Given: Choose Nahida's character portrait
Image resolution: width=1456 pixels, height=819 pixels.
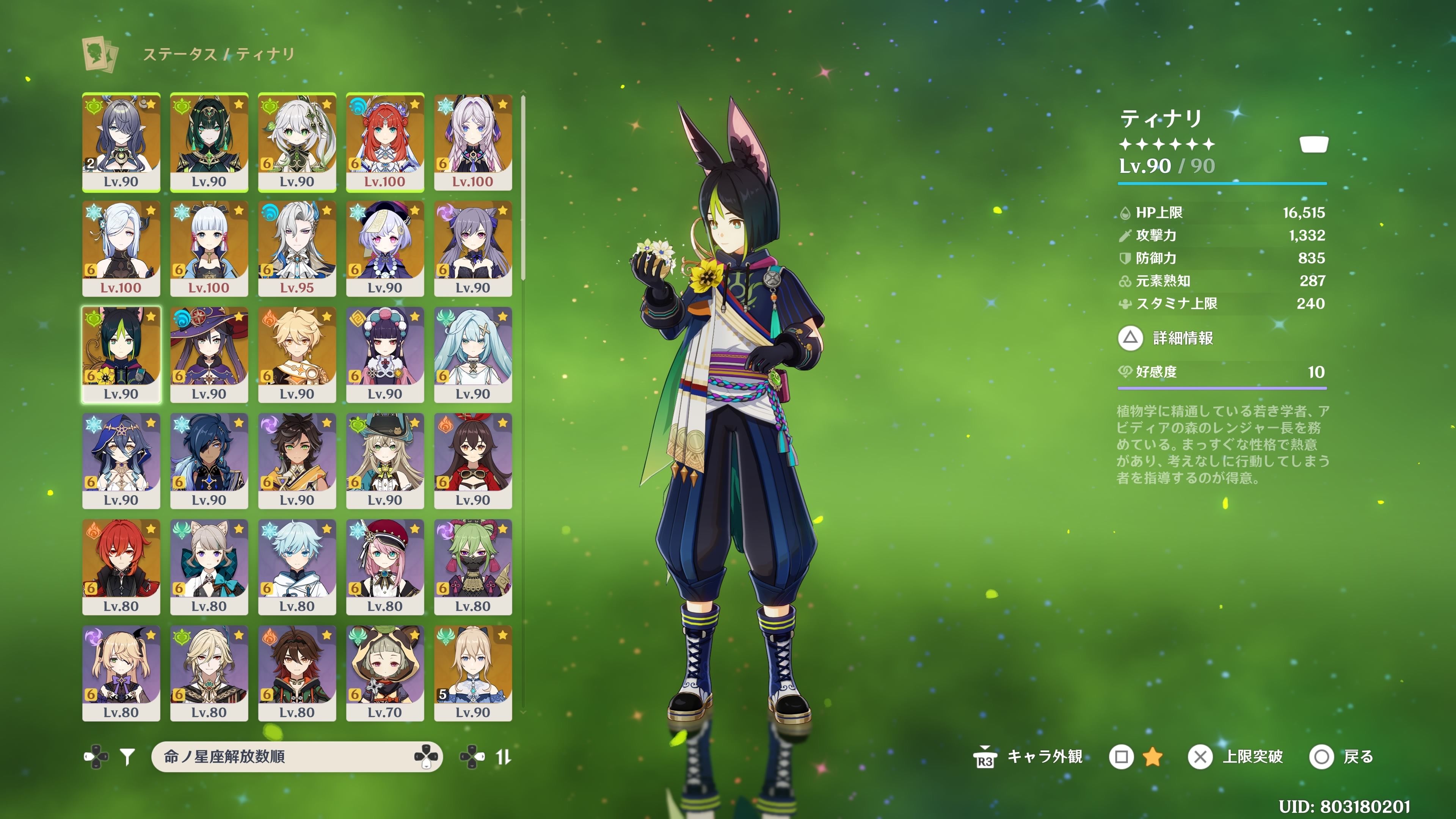Looking at the screenshot, I should tap(297, 141).
